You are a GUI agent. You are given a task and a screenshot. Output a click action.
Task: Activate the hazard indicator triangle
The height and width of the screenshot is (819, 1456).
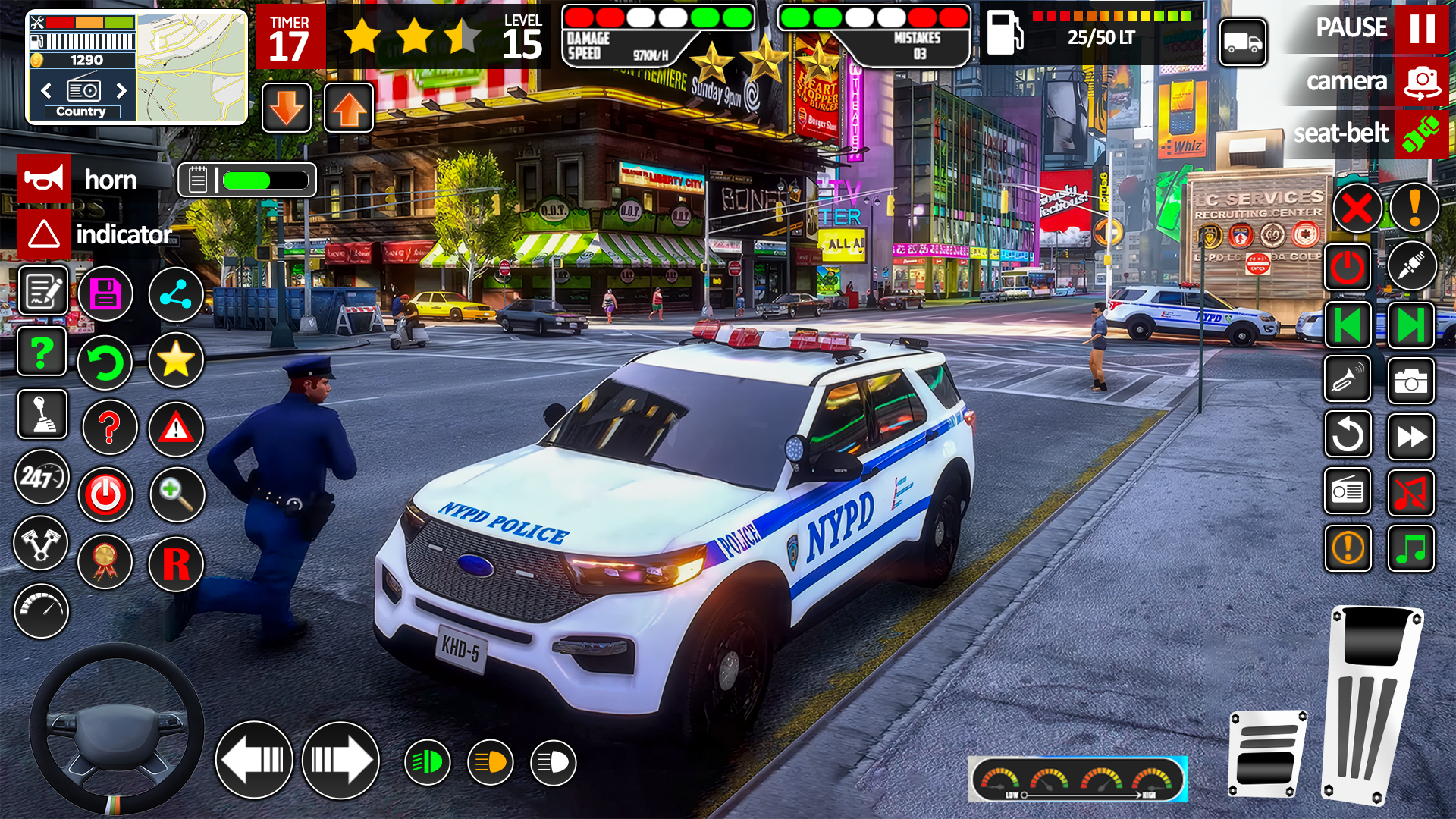point(44,234)
